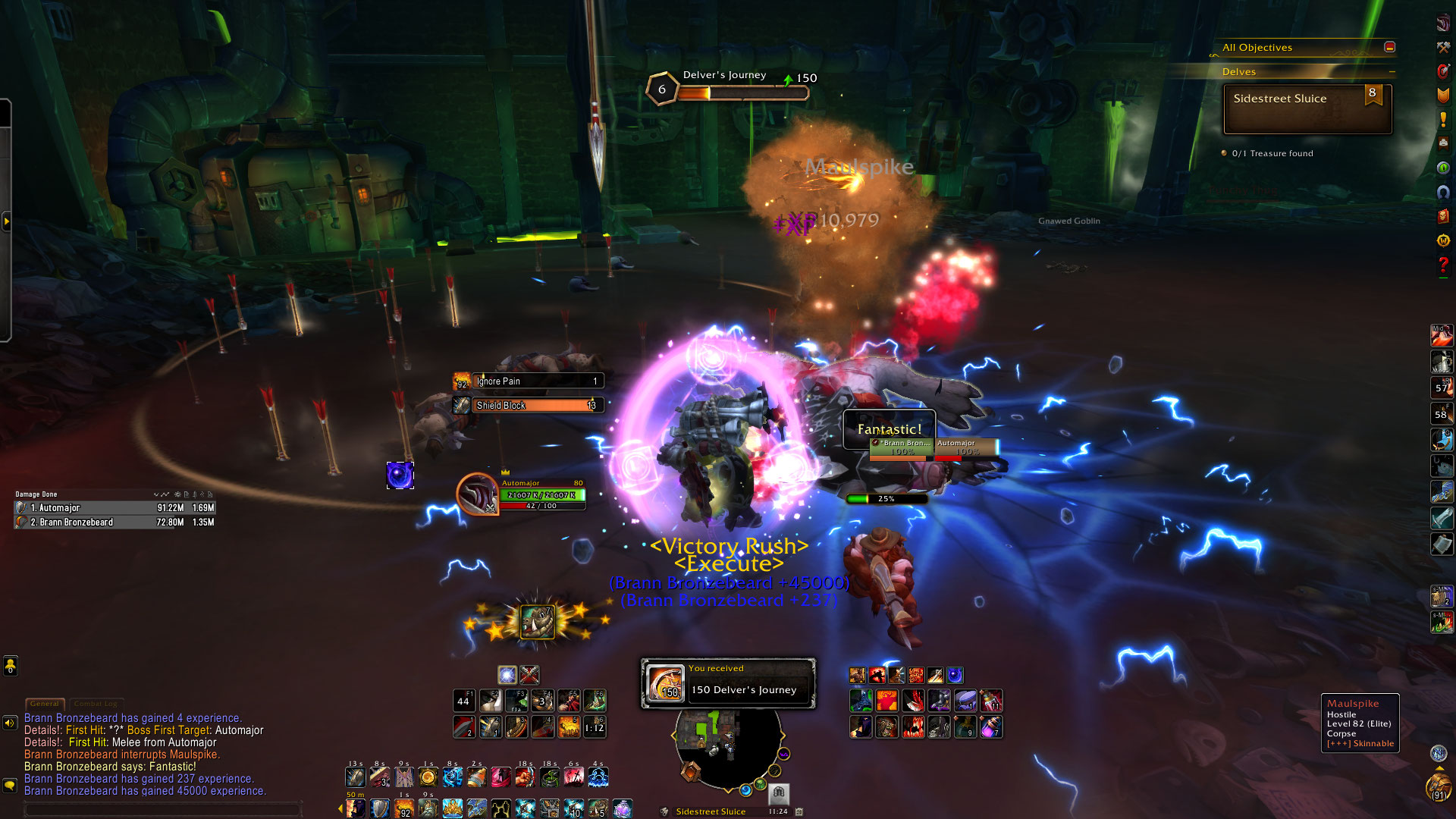The image size is (1456, 819).
Task: Switch to the General chat tab
Action: pos(44,704)
